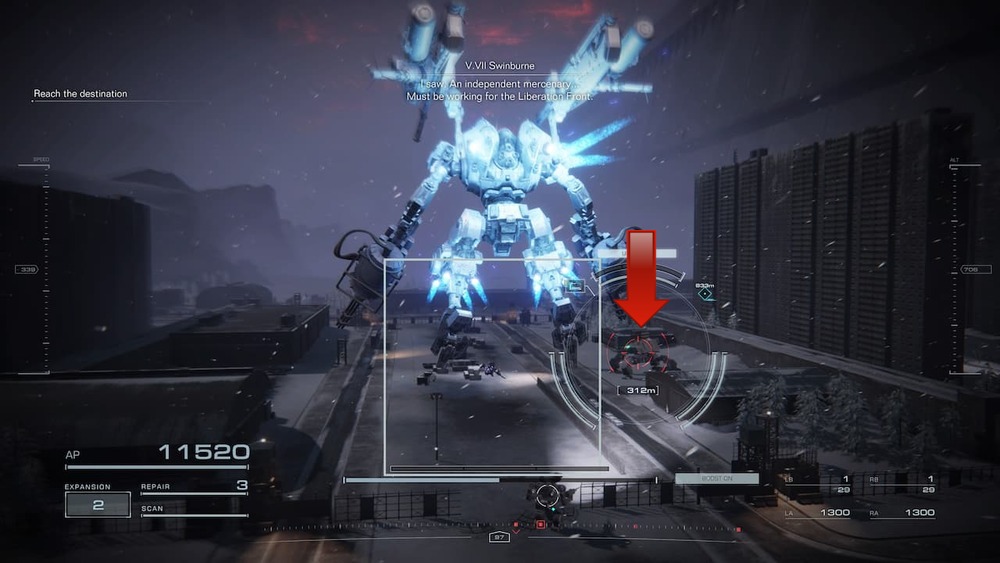Select the LB shoulder weapon slot
The height and width of the screenshot is (563, 1000).
click(817, 483)
